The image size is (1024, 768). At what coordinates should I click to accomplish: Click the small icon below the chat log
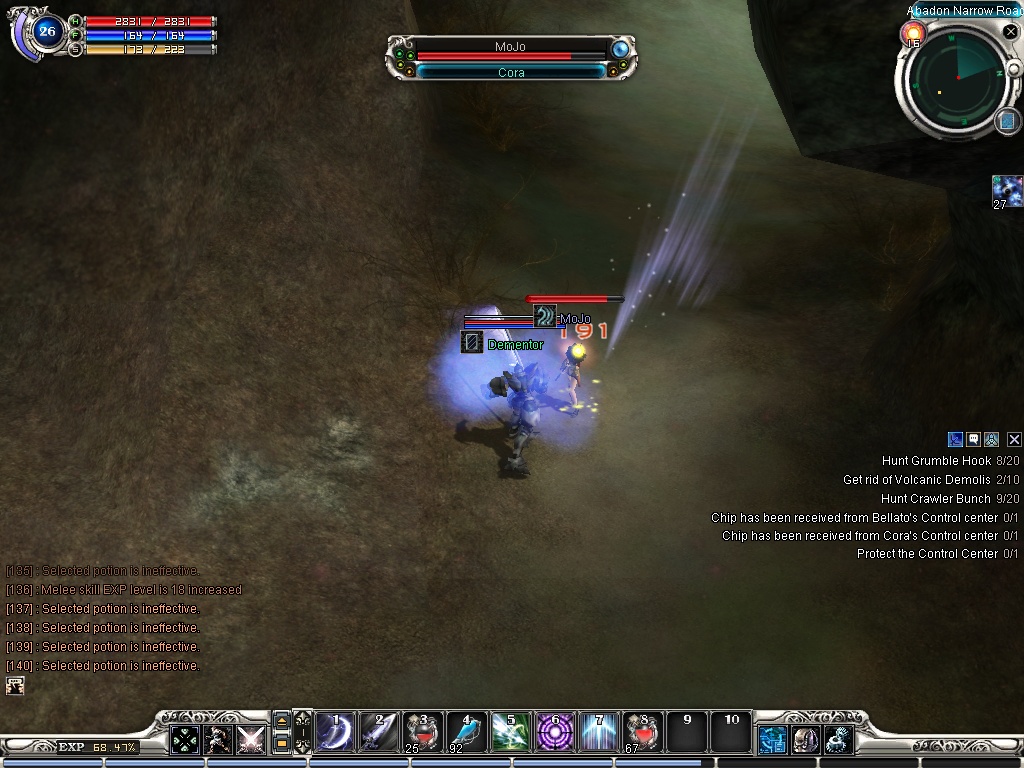(x=15, y=686)
